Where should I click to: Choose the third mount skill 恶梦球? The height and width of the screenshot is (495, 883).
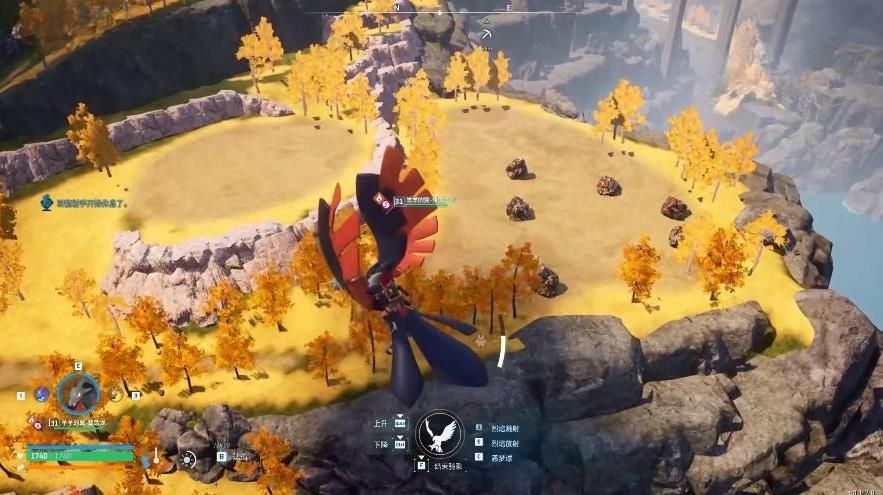(502, 457)
